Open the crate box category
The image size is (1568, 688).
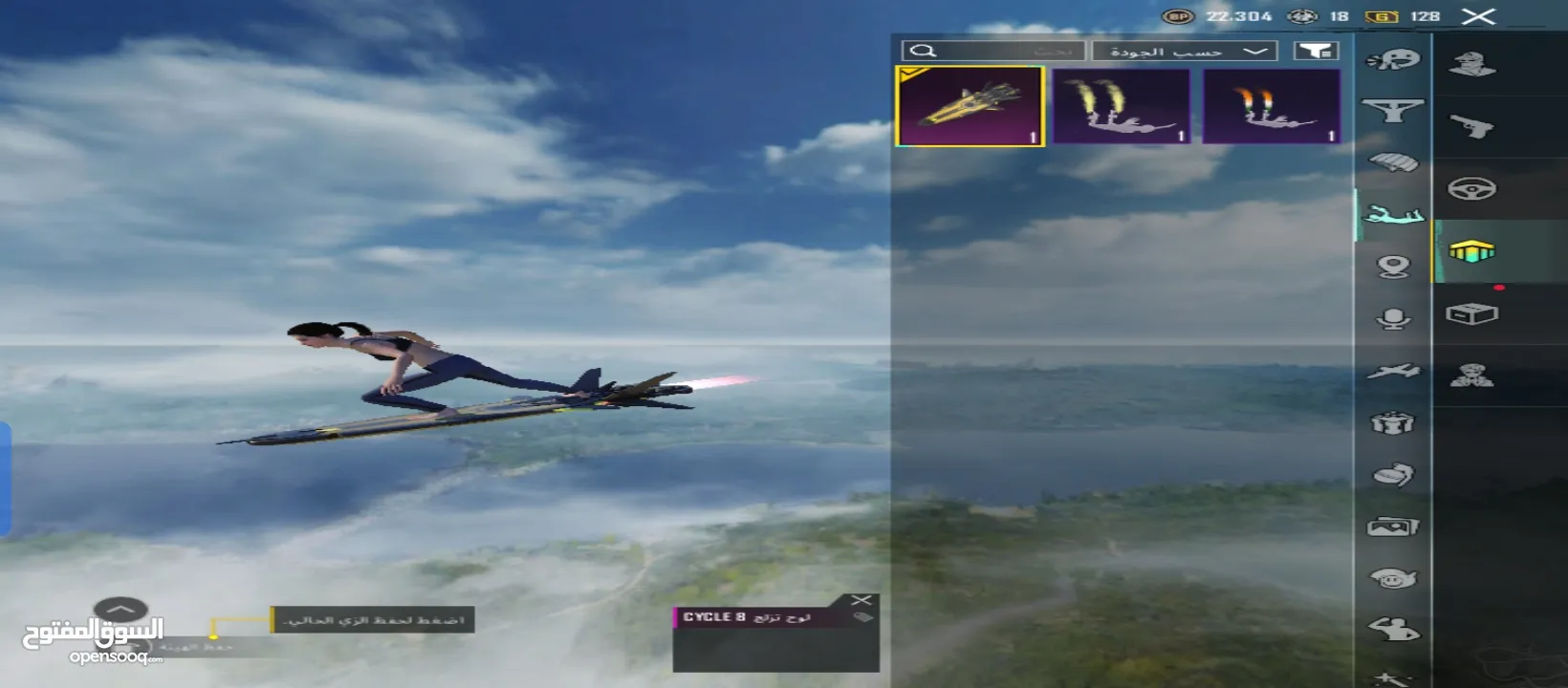click(x=1471, y=314)
